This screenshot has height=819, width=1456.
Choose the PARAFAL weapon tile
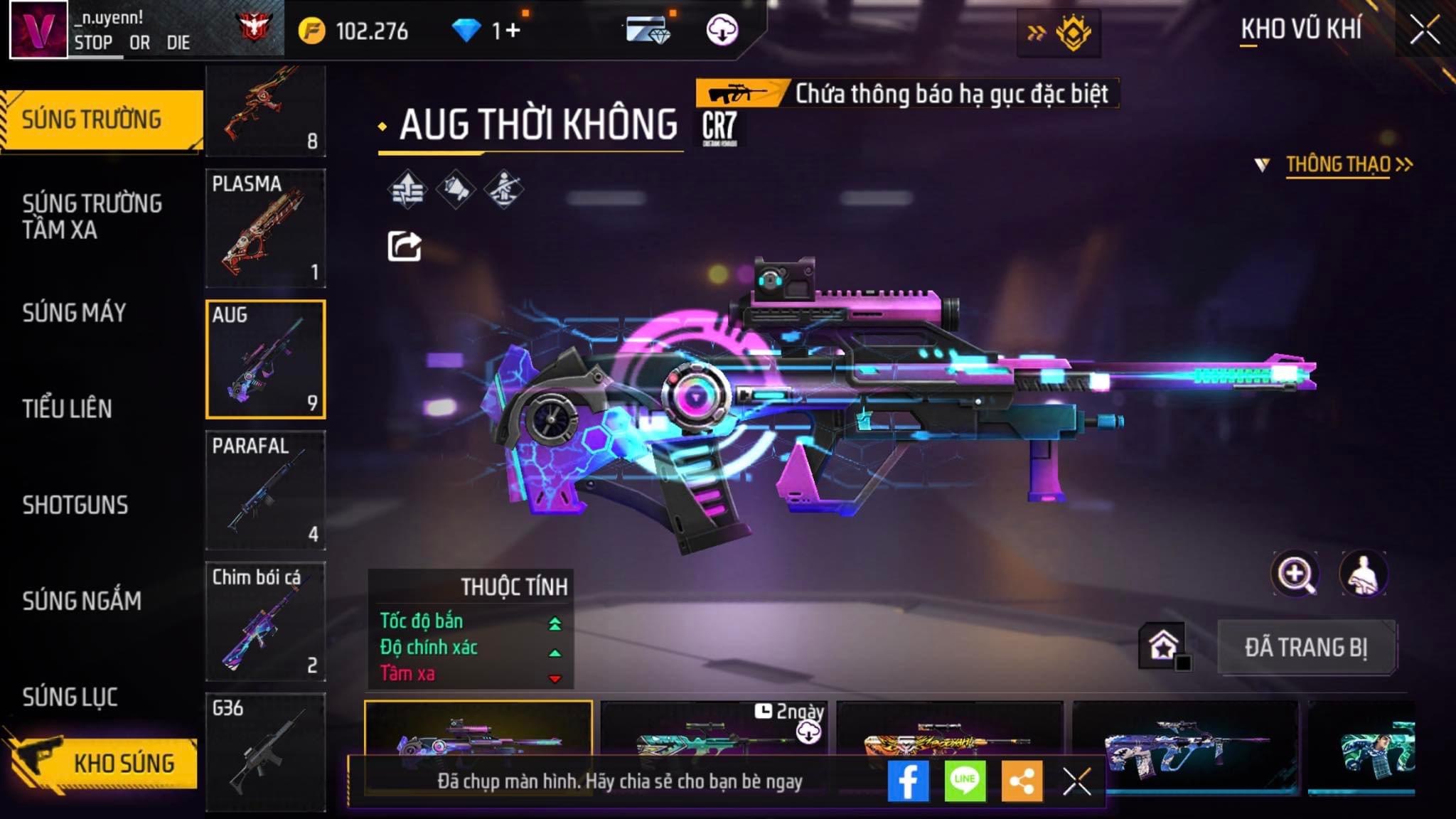coord(265,490)
